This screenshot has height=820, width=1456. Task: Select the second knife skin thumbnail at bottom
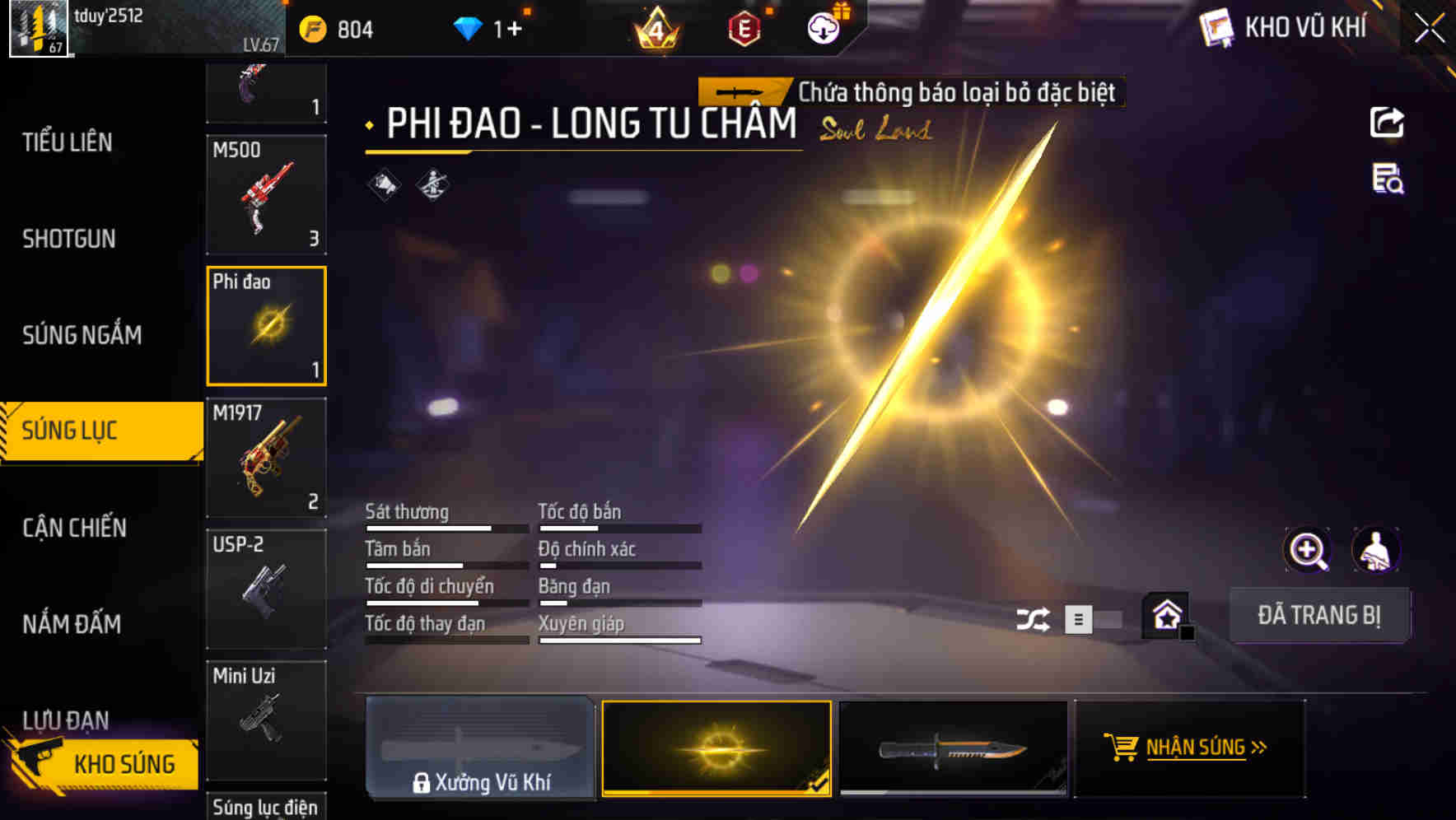click(953, 749)
